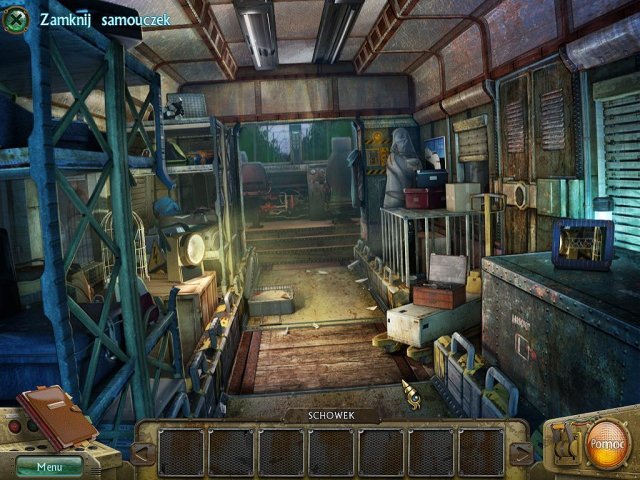This screenshot has height=480, width=640.
Task: Show previous inventory items with left arrow
Action: [x=143, y=453]
